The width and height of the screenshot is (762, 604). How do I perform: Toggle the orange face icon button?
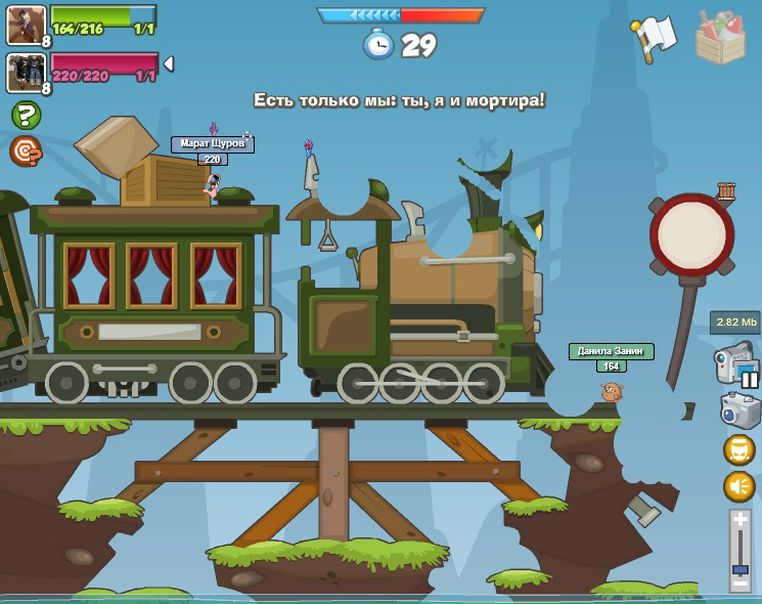(739, 450)
